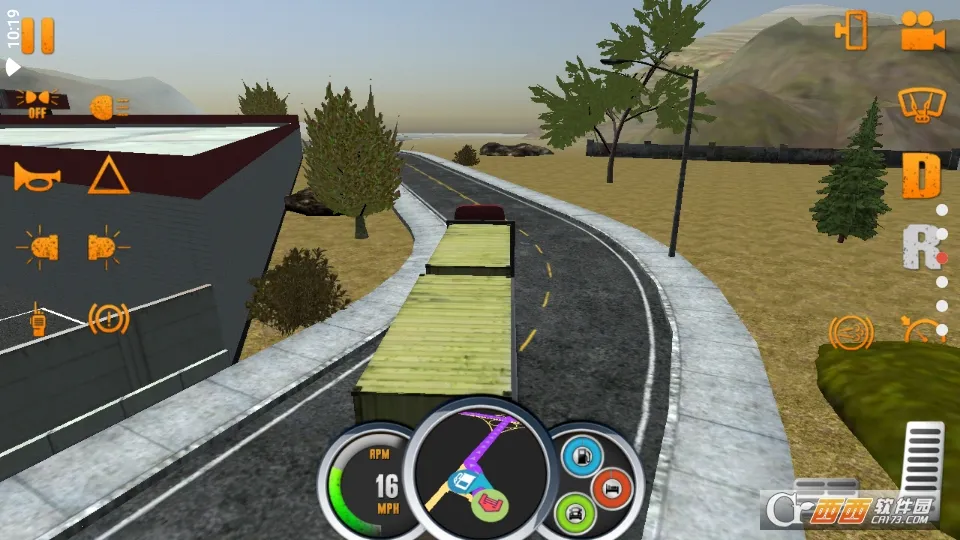
Task: Turn on the headlights icon
Action: click(108, 107)
